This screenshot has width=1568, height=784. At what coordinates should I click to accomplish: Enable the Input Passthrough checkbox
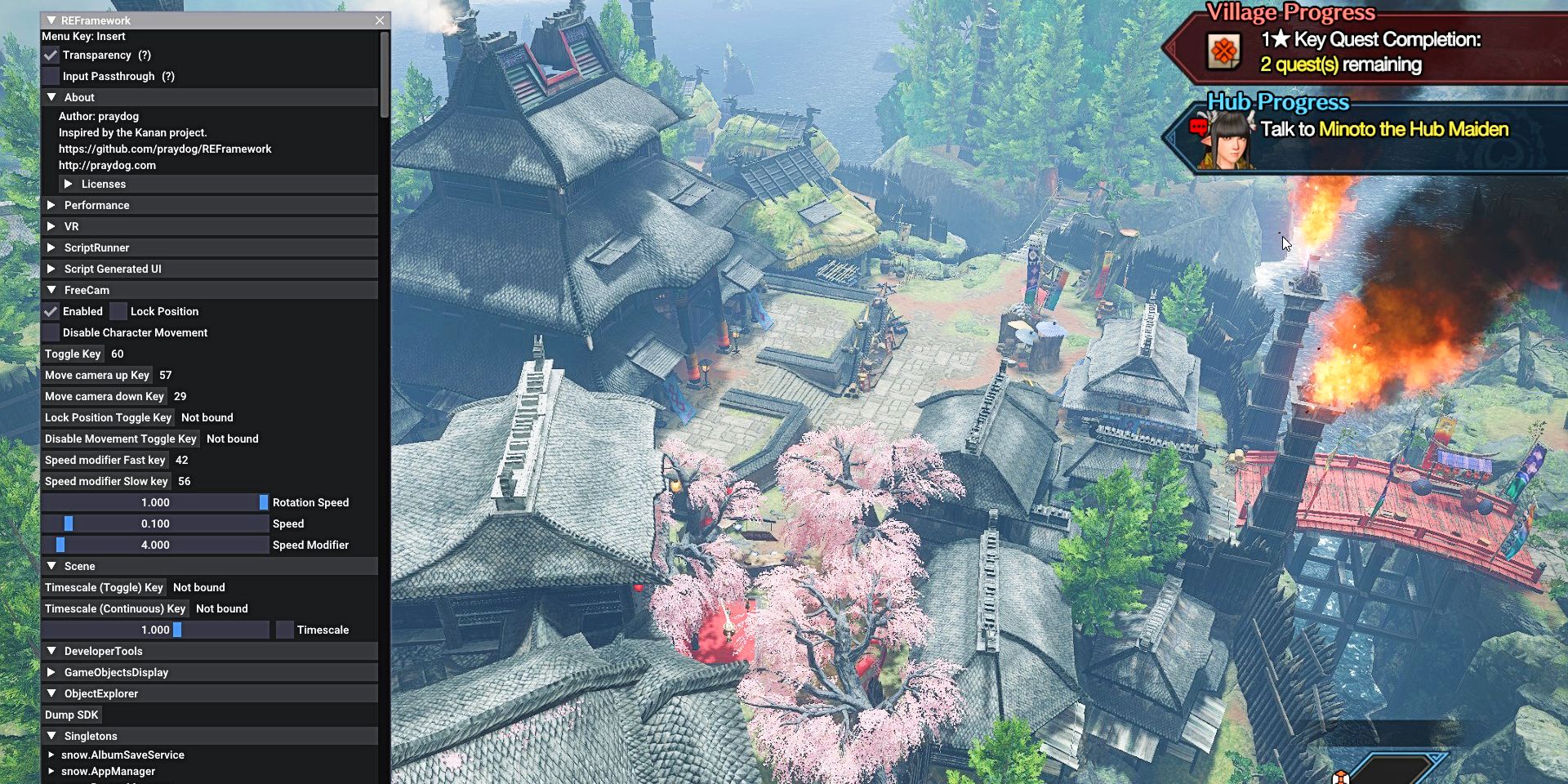[51, 76]
